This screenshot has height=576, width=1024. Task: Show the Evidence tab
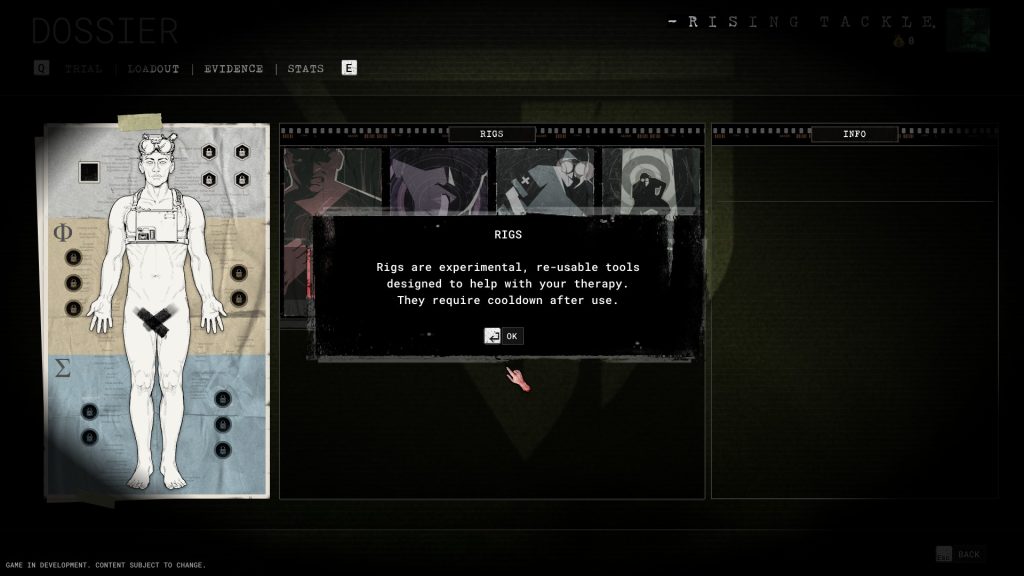(234, 69)
